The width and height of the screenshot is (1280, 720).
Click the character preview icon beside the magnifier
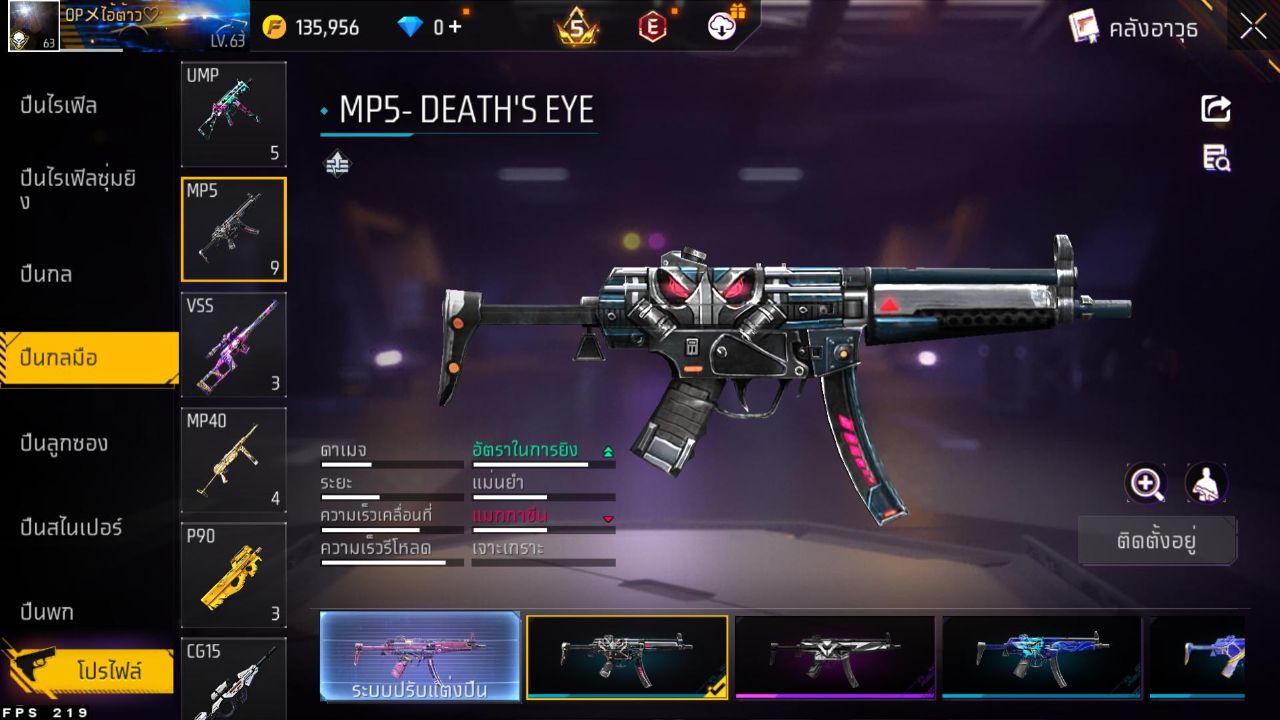(x=1205, y=484)
